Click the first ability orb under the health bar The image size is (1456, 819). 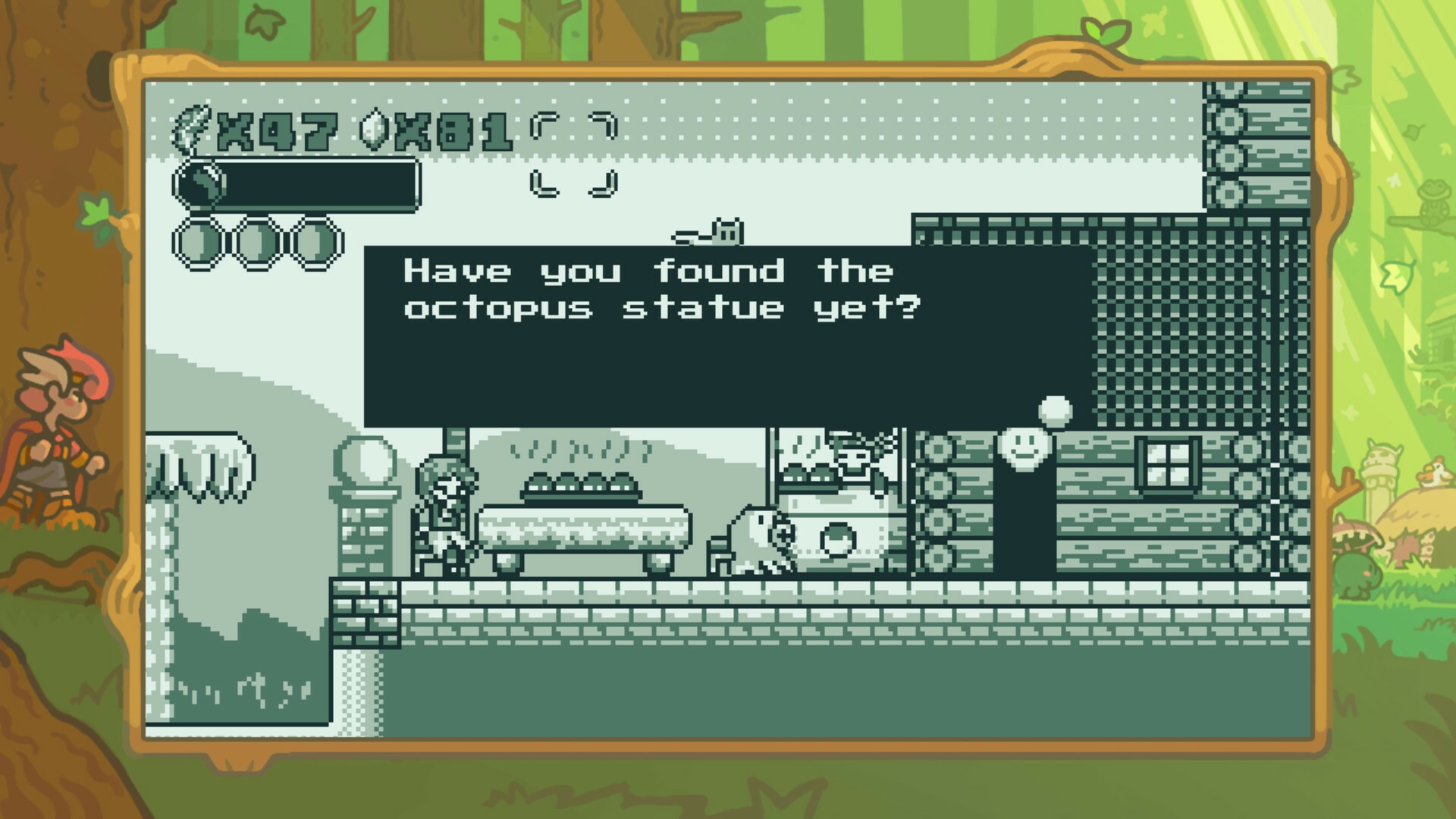click(199, 240)
